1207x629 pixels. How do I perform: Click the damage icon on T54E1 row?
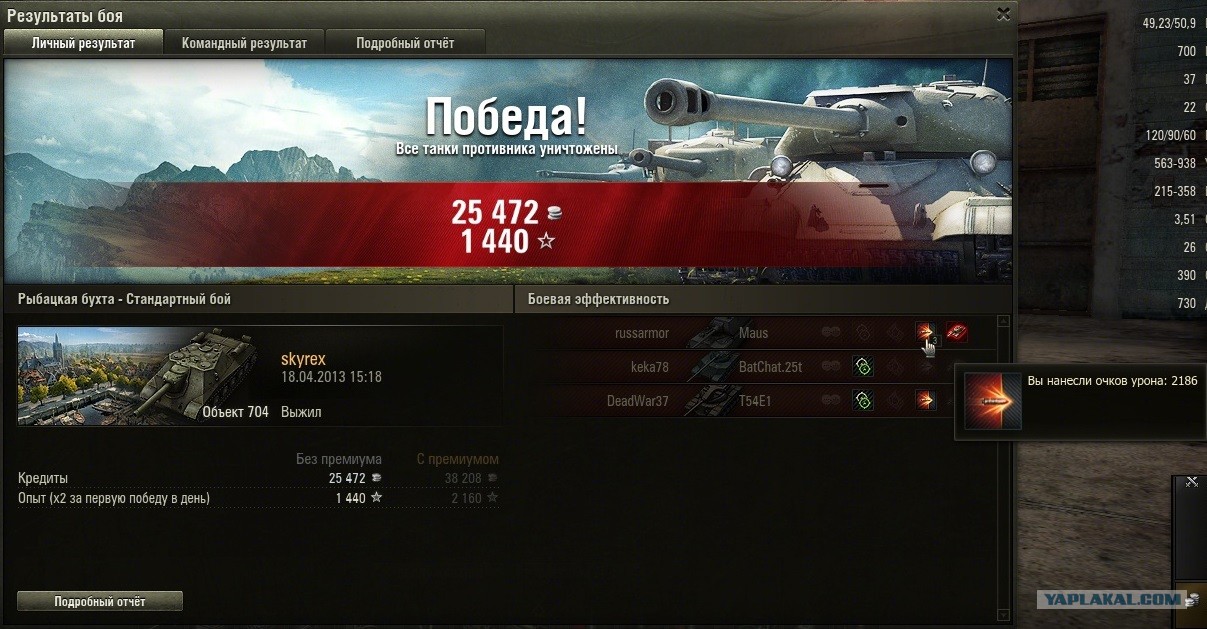click(926, 401)
